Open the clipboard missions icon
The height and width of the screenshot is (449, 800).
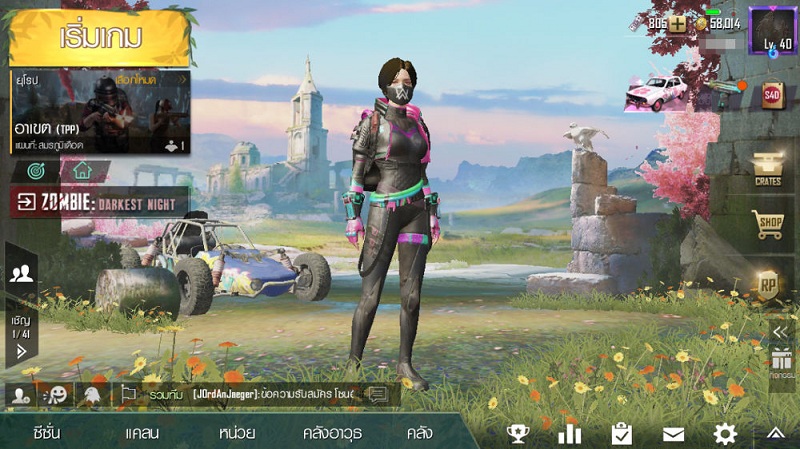tap(622, 433)
